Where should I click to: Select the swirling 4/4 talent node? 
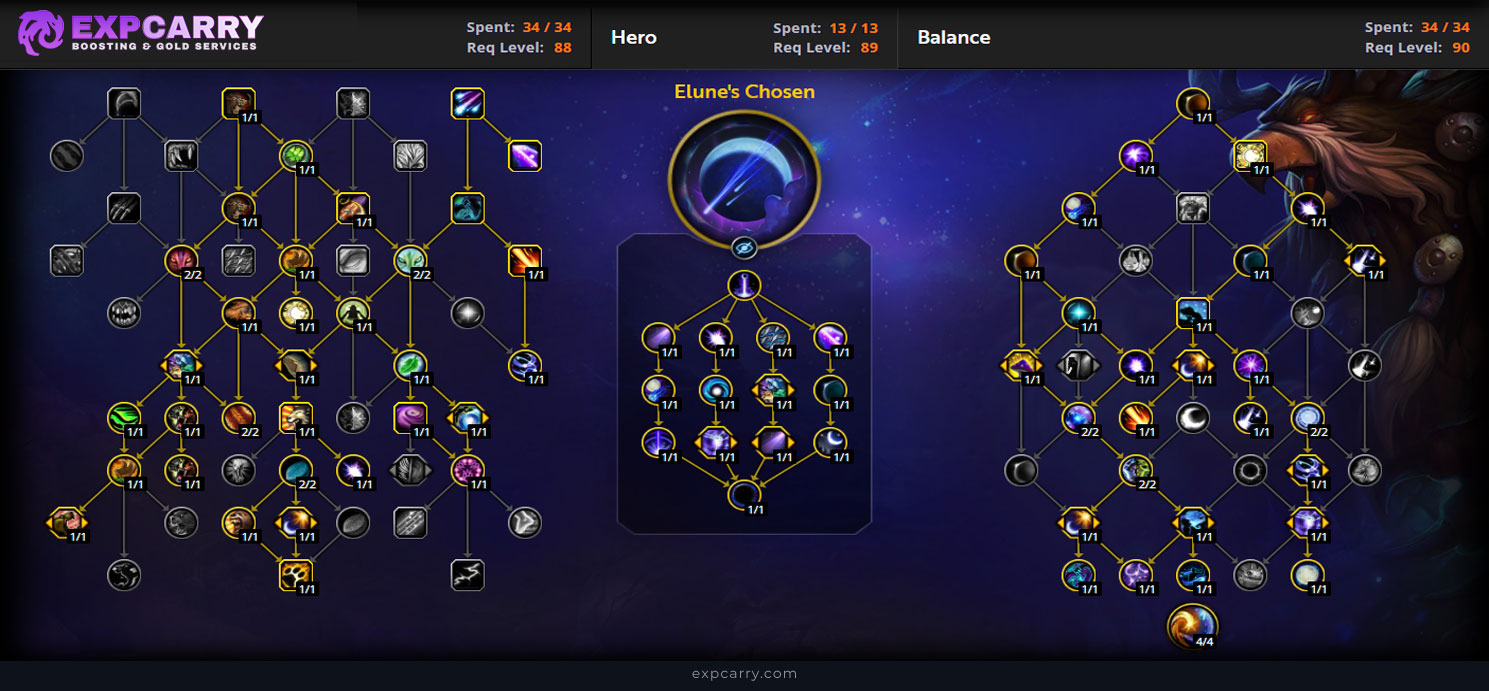pyautogui.click(x=1192, y=625)
